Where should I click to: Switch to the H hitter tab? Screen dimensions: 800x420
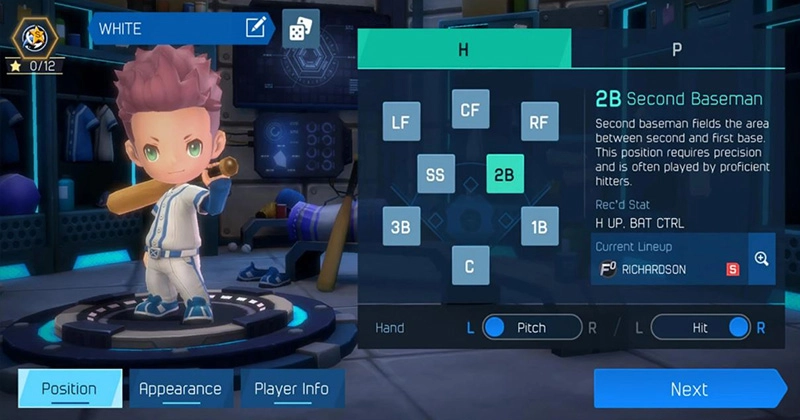(464, 48)
